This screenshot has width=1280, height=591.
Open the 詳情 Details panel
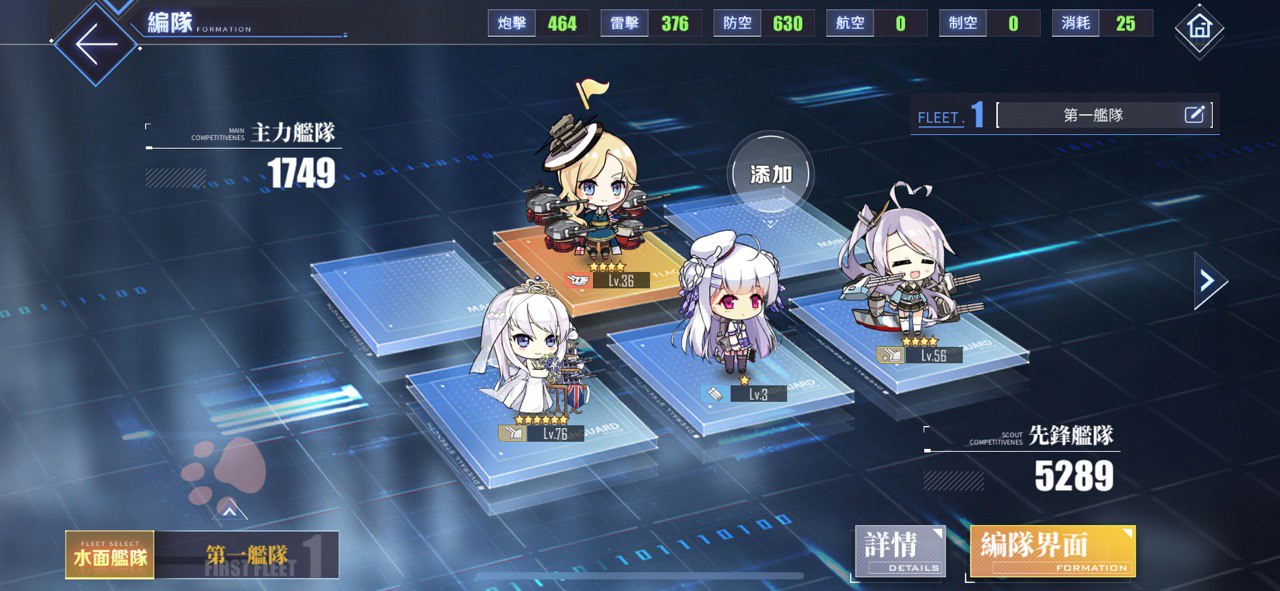coord(899,551)
